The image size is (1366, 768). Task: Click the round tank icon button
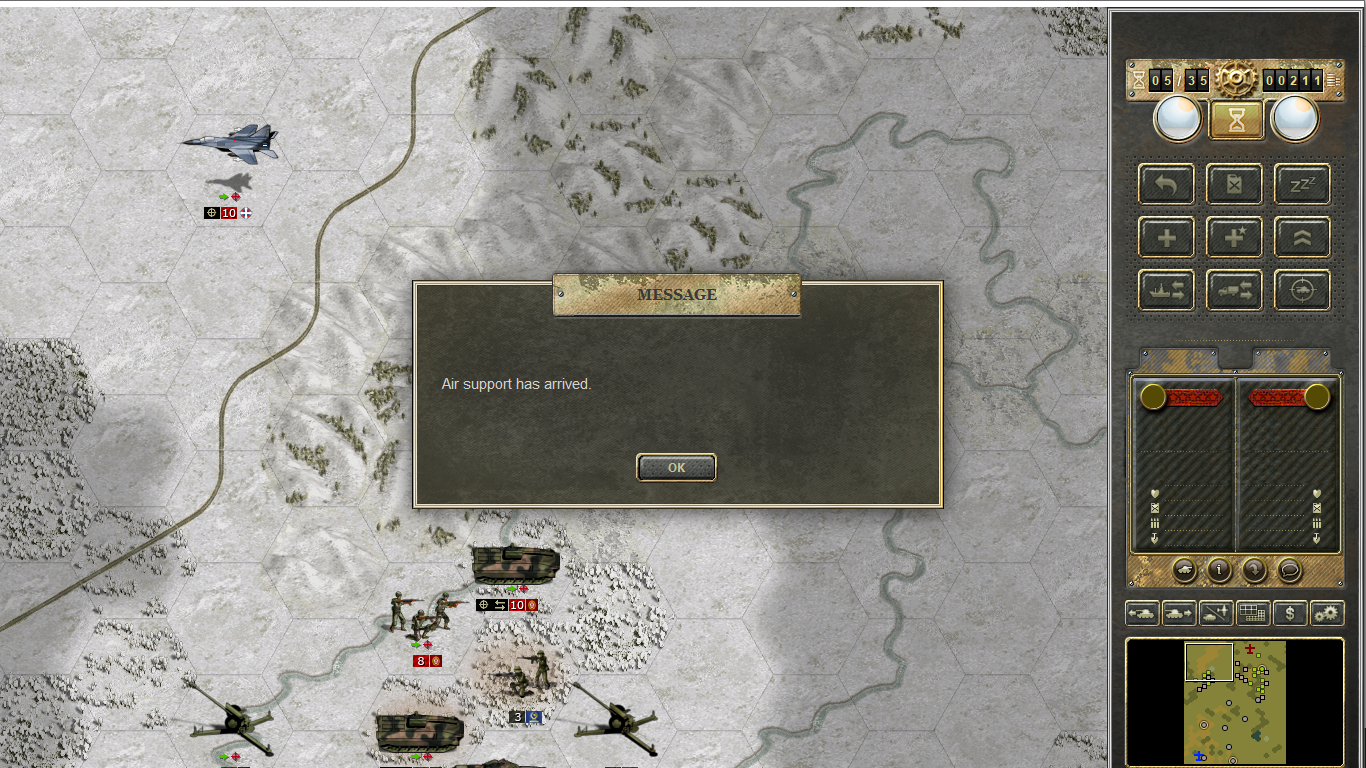tap(1184, 570)
